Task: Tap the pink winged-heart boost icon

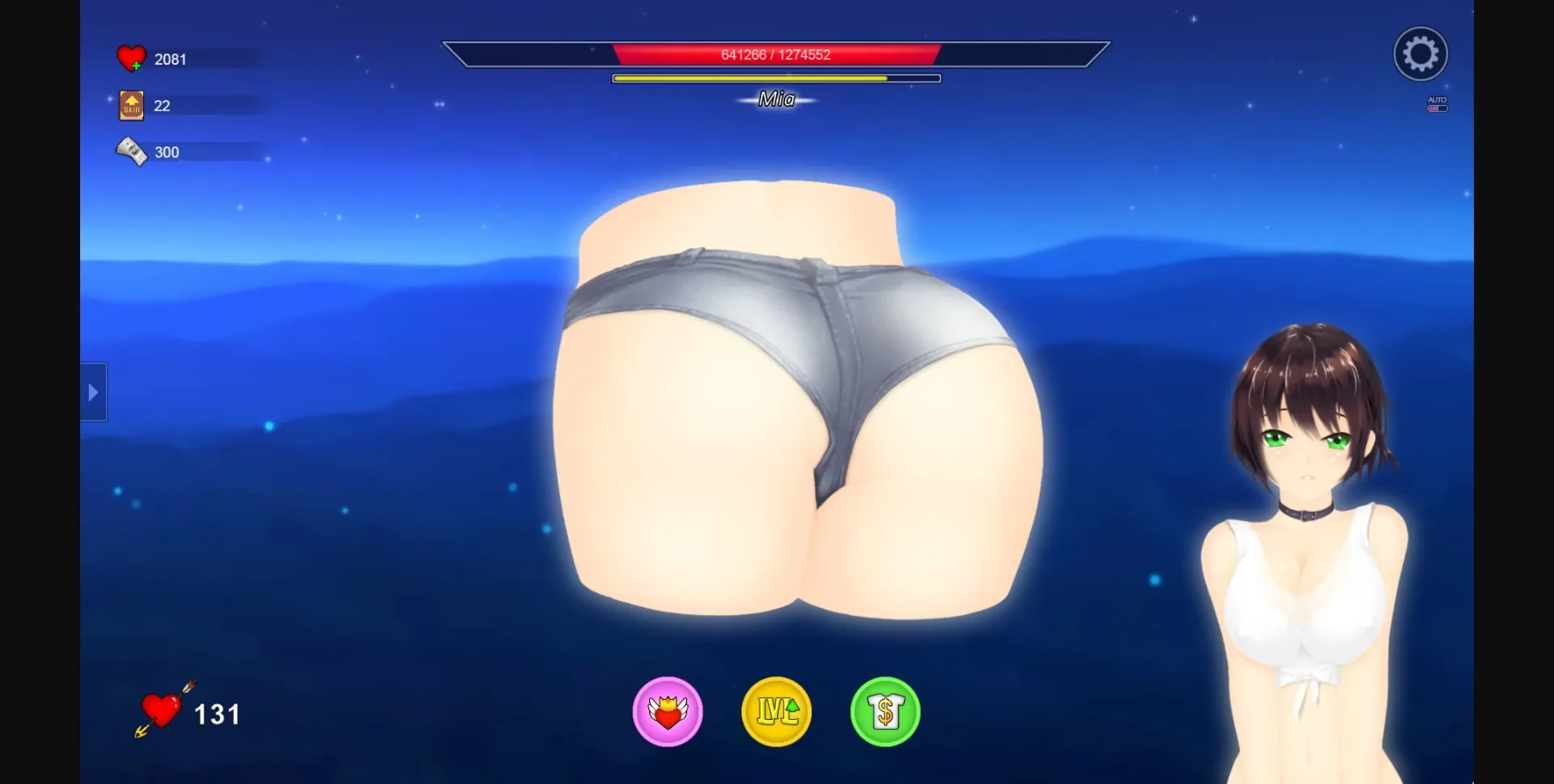Action: [x=668, y=711]
